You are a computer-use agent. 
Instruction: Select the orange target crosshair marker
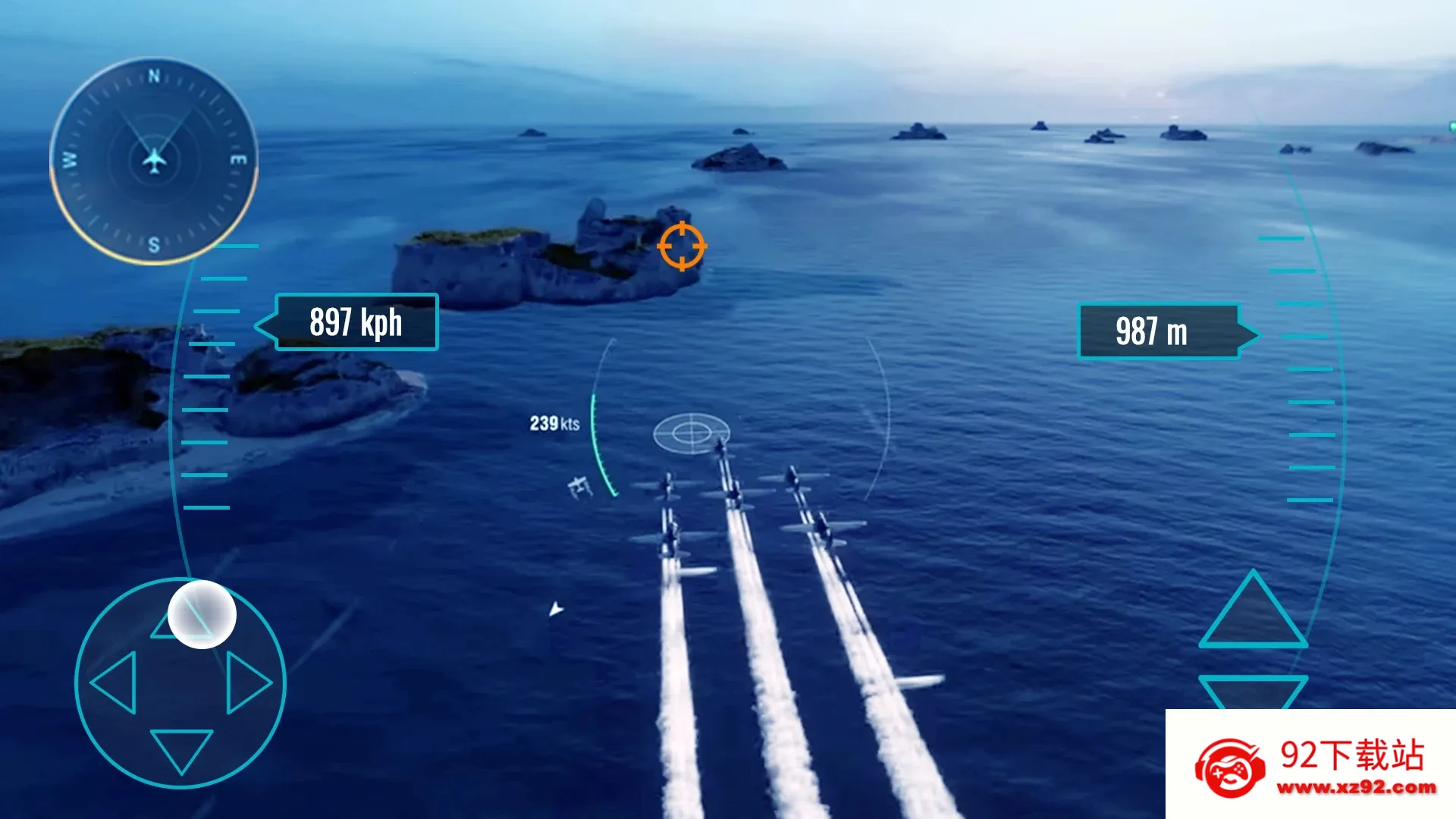[x=682, y=246]
